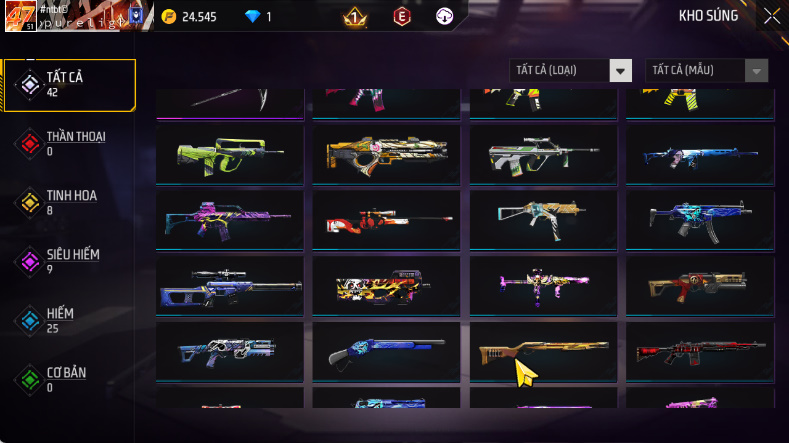Select the blue shotgun skin
Image resolution: width=789 pixels, height=443 pixels.
[386, 351]
